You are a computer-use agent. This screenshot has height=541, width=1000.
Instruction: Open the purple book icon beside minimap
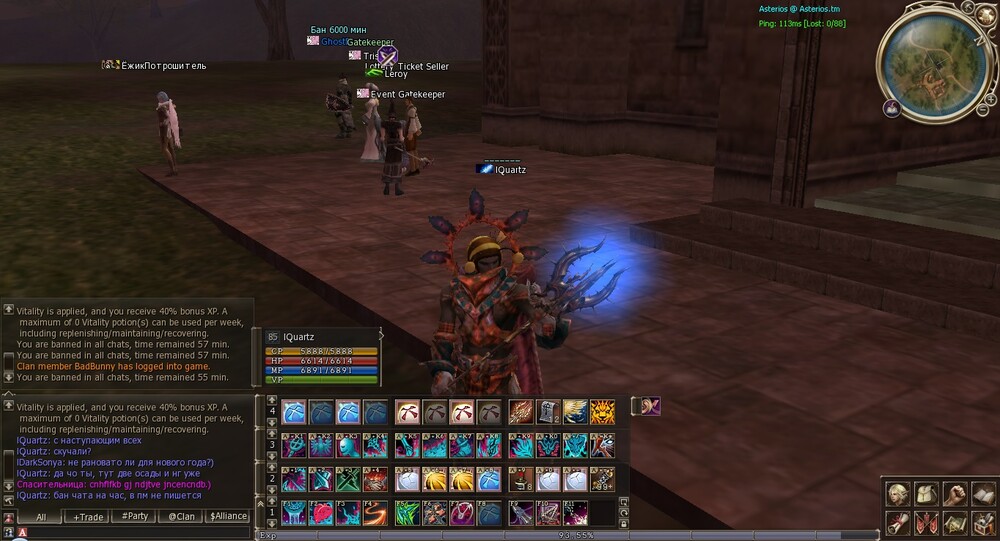[x=891, y=108]
